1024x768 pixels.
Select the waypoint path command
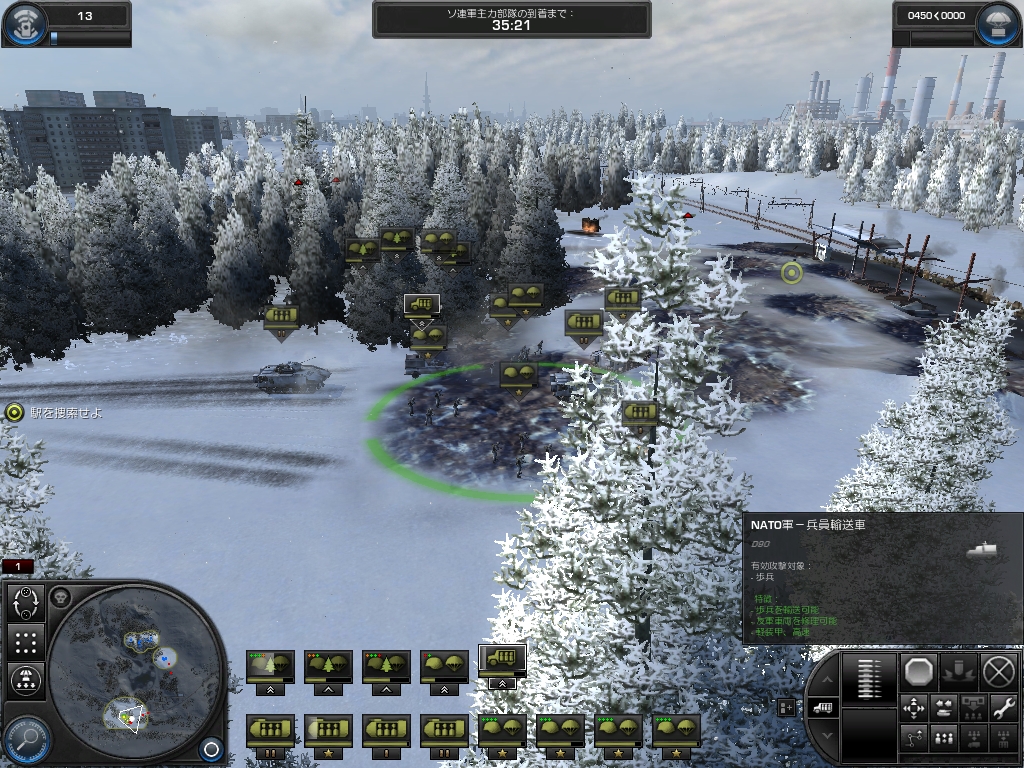(x=914, y=739)
